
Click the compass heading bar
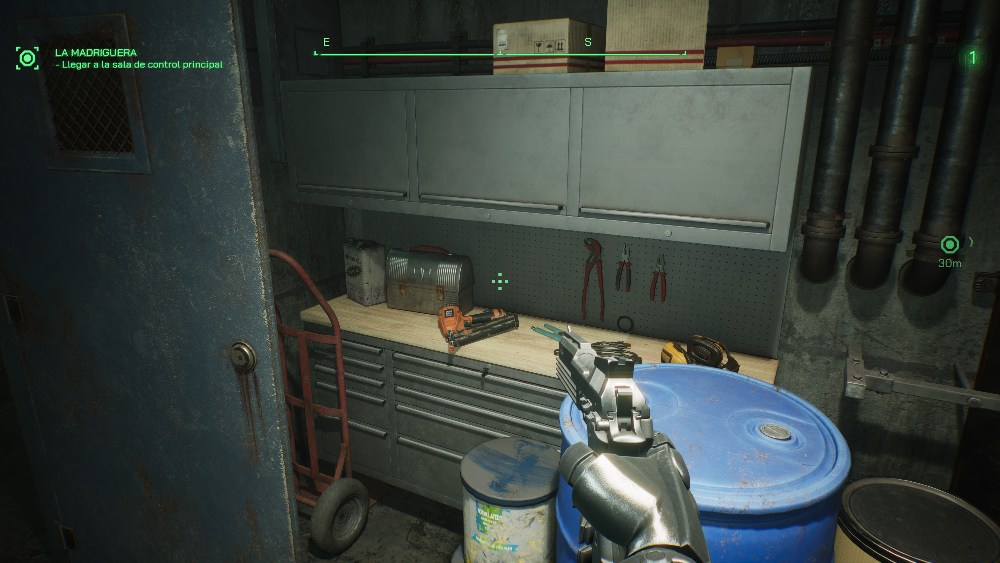(500, 52)
